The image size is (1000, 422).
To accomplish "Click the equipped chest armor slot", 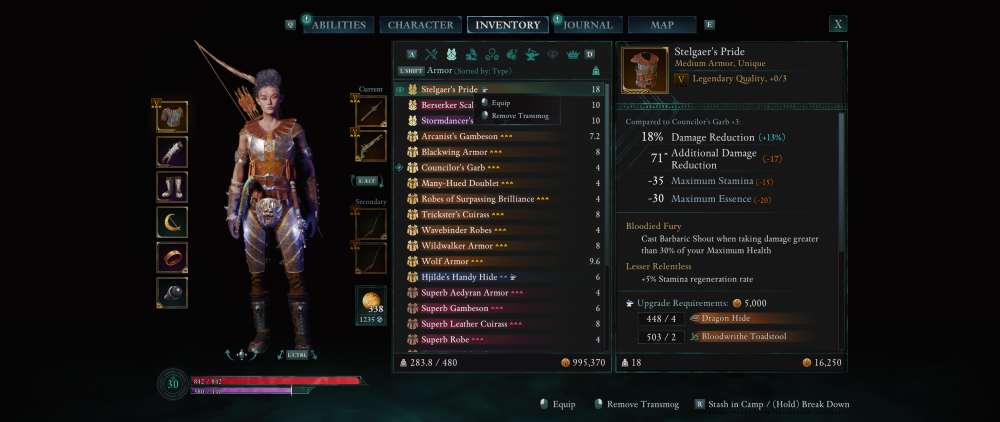I will pyautogui.click(x=172, y=117).
